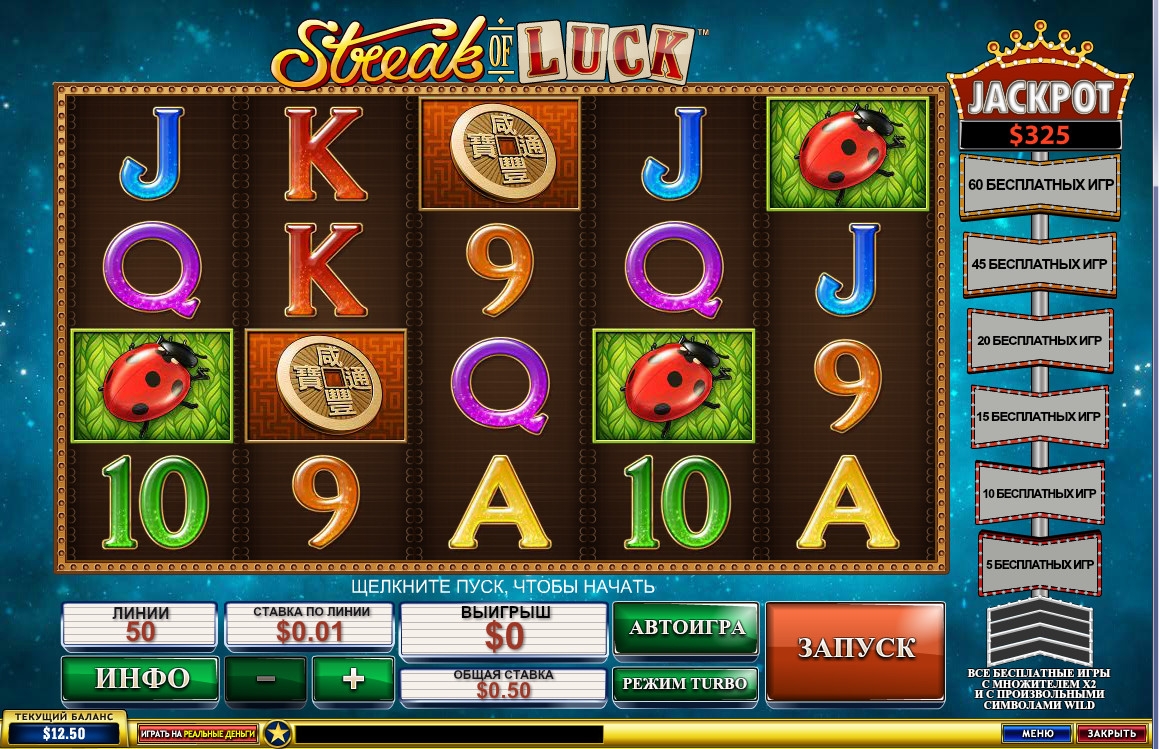Start autoplay with the АВТОИГРА button
Screen dimensions: 1159x749
click(x=686, y=627)
